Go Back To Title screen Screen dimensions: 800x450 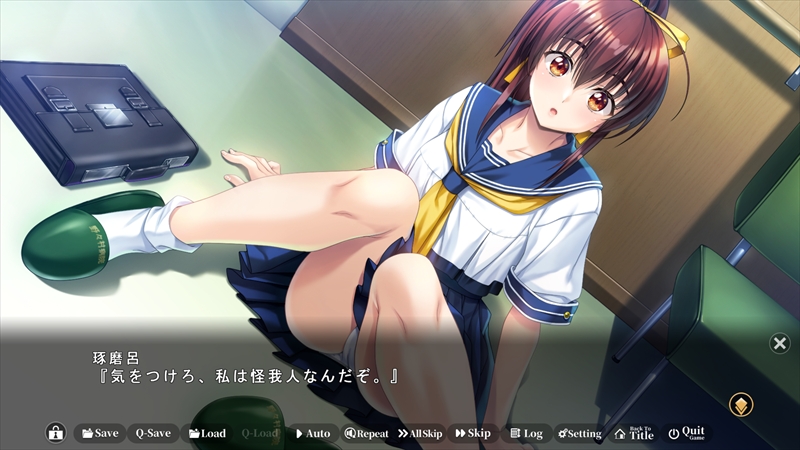point(633,433)
